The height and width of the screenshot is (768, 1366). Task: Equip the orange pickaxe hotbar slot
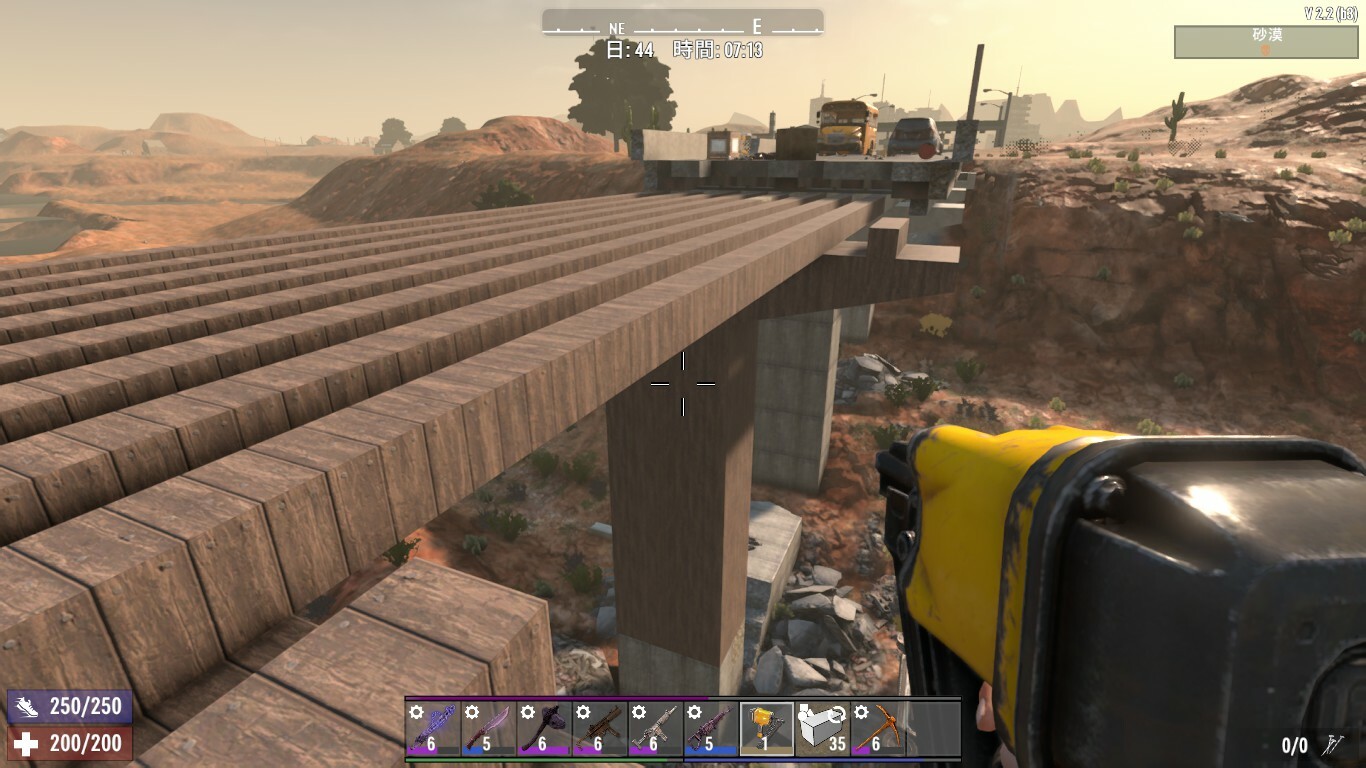point(878,728)
